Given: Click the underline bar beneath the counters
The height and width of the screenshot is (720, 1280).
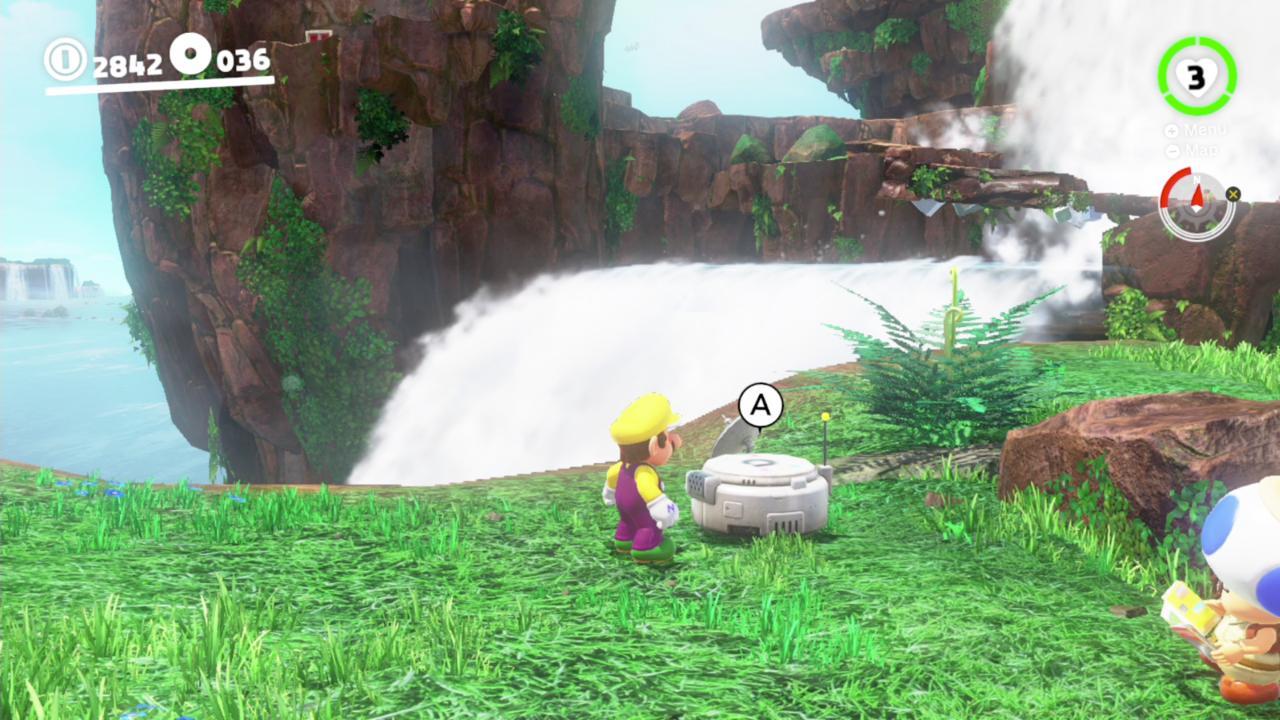Looking at the screenshot, I should click(x=160, y=82).
